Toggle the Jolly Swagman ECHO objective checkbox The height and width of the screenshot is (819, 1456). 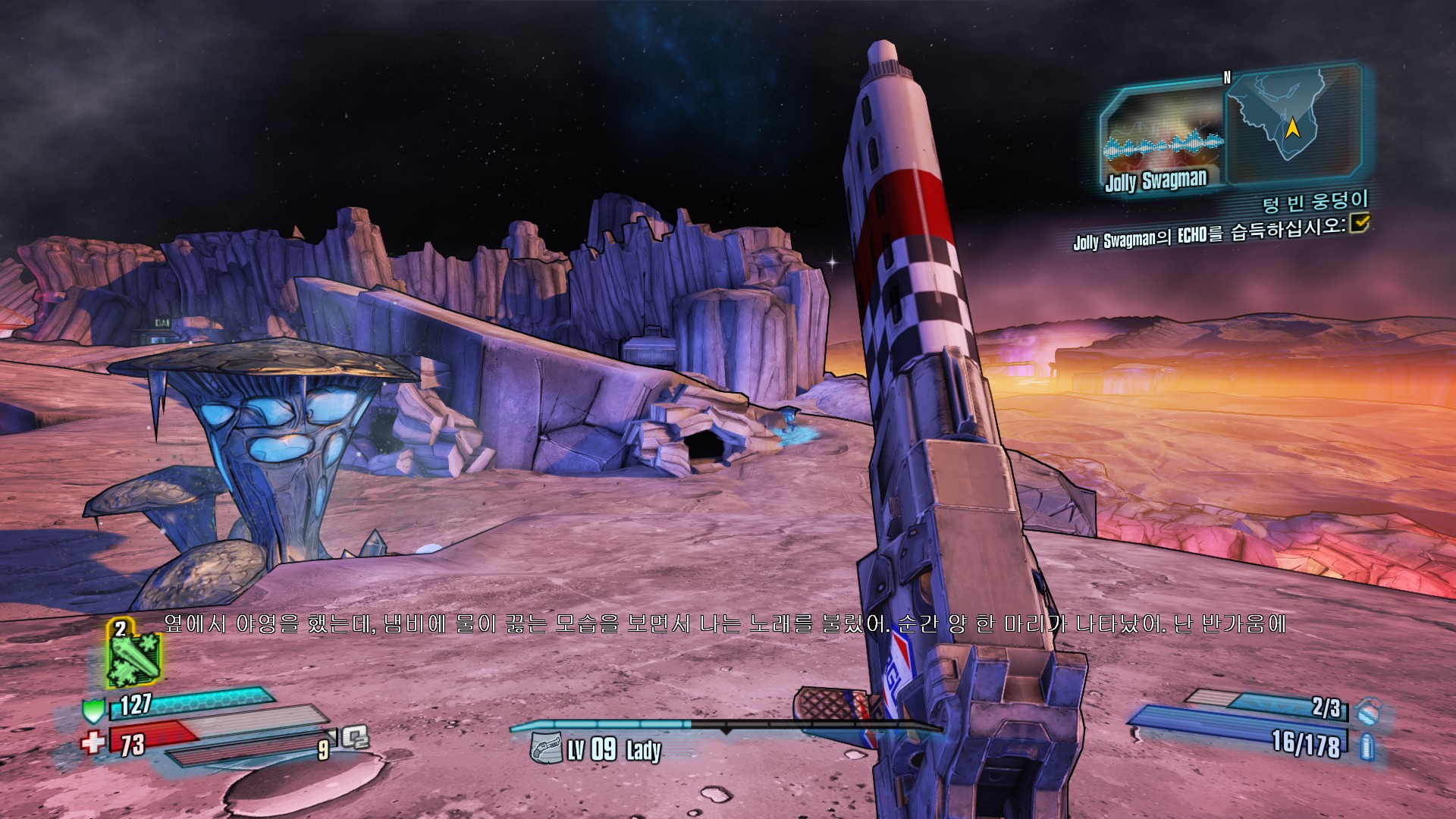coord(1360,222)
